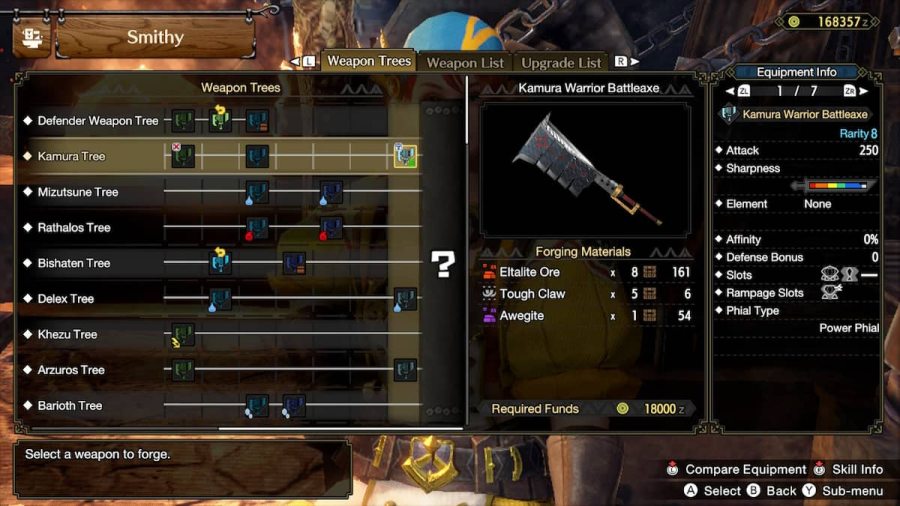Click the Smithy menu title plaque
Image resolution: width=900 pixels, height=506 pixels.
pos(155,38)
